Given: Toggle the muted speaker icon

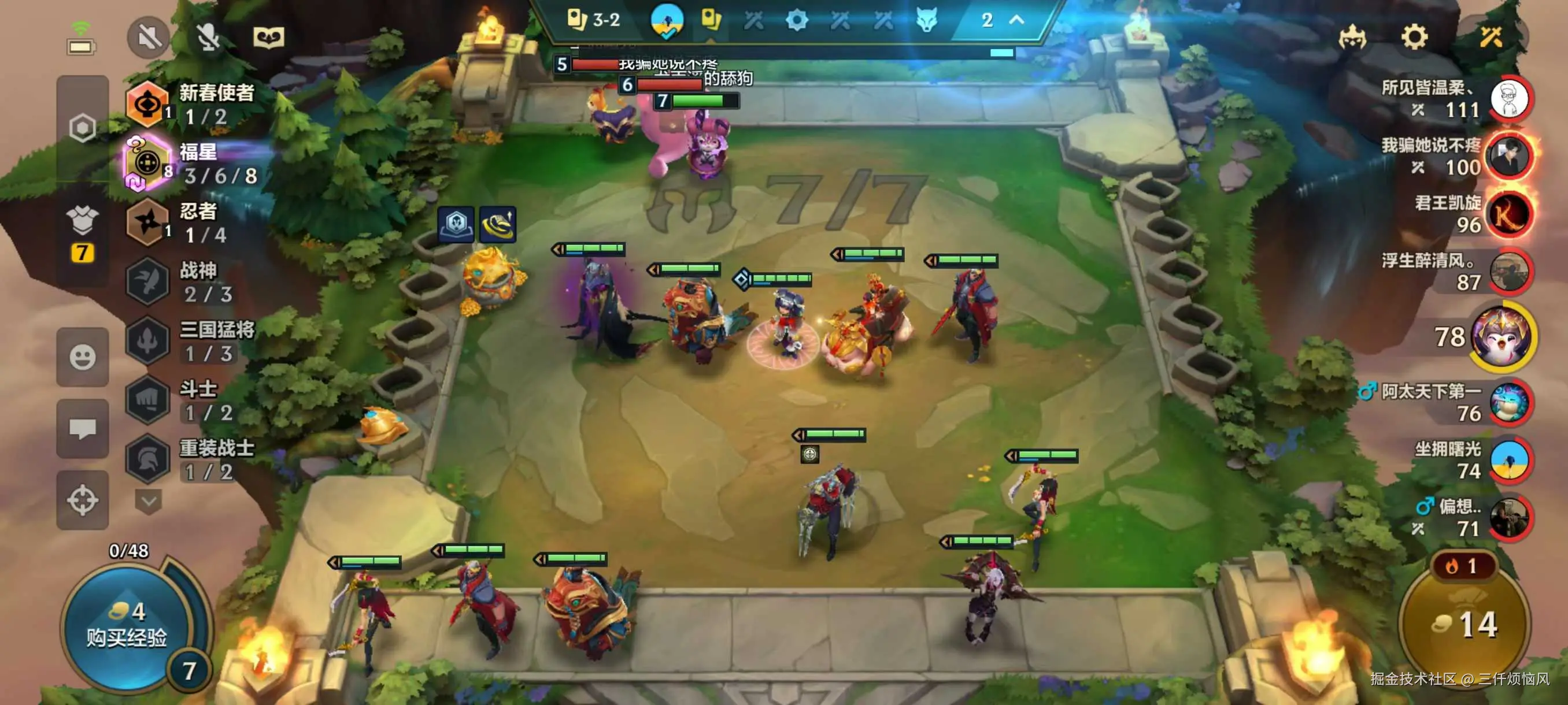Looking at the screenshot, I should (148, 37).
